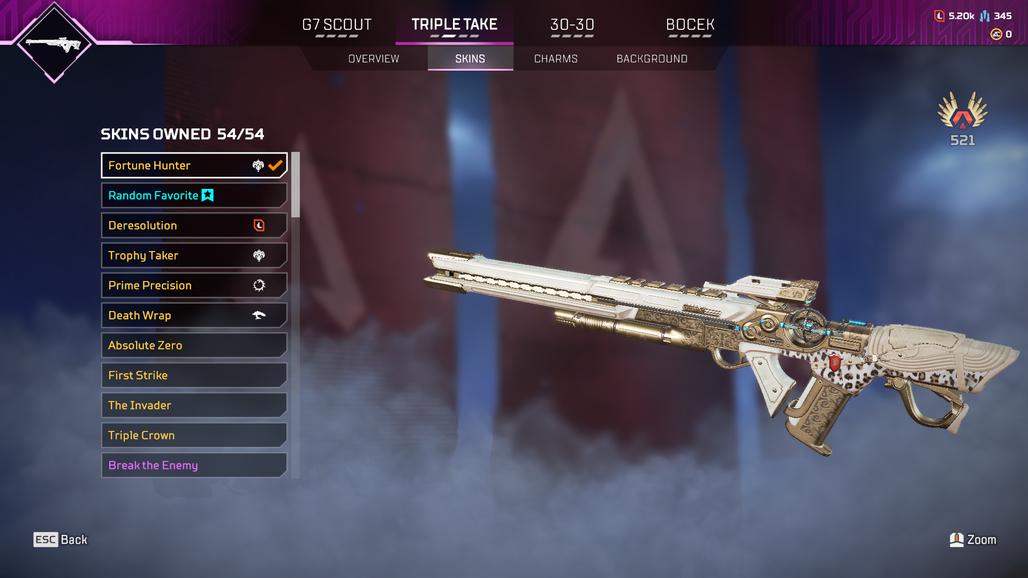Select the Death Wrap skin
This screenshot has width=1028, height=578.
194,315
